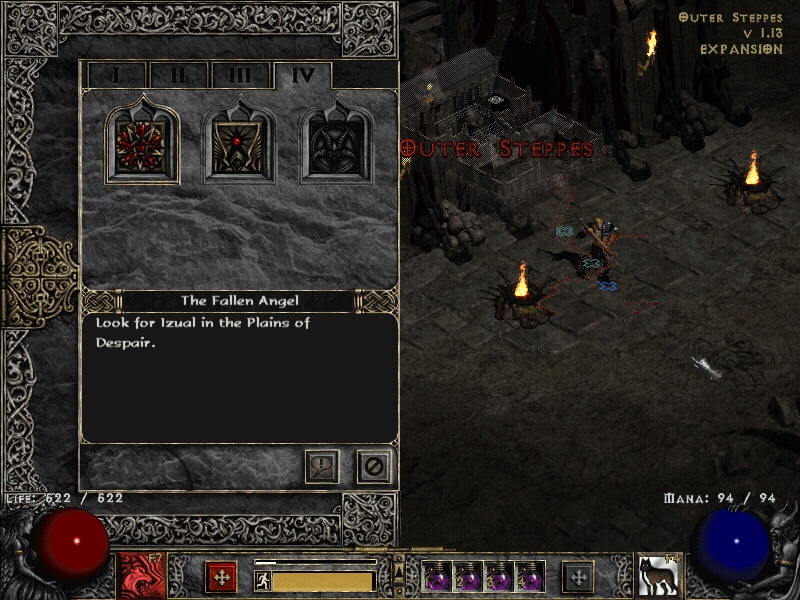
Task: Expand the mini menu arrow above the belt
Action: (398, 566)
